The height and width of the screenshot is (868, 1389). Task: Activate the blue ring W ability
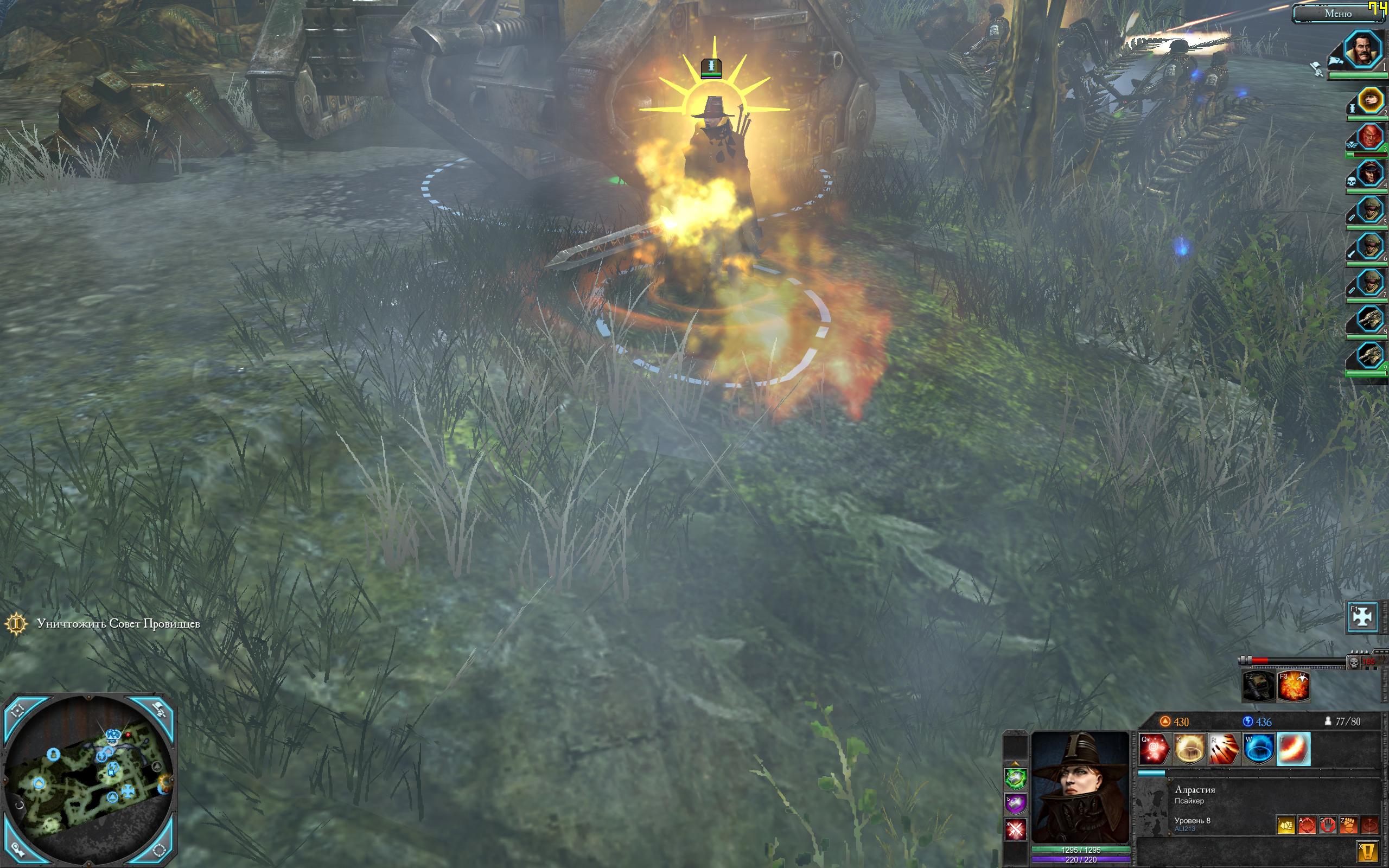click(x=1259, y=749)
